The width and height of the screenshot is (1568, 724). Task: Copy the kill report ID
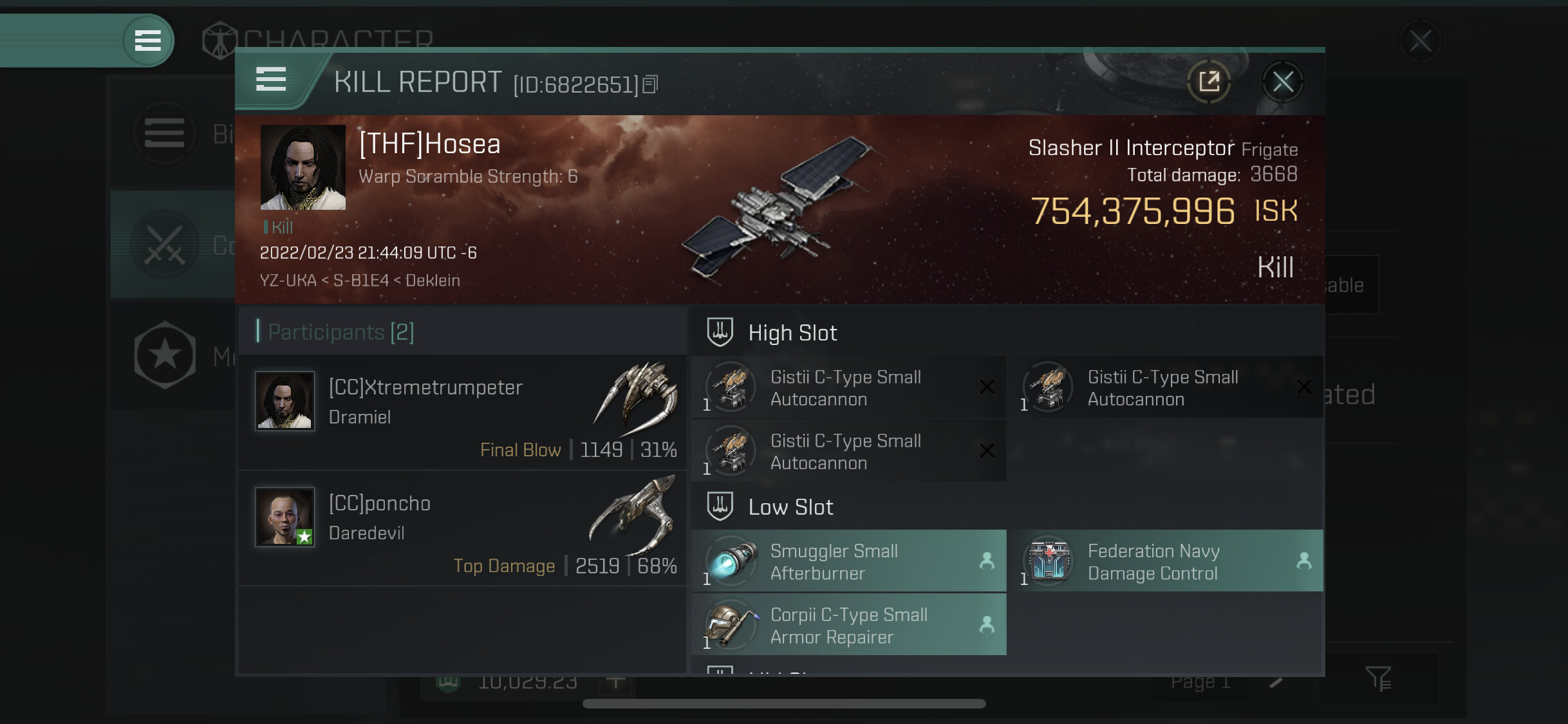[x=650, y=84]
